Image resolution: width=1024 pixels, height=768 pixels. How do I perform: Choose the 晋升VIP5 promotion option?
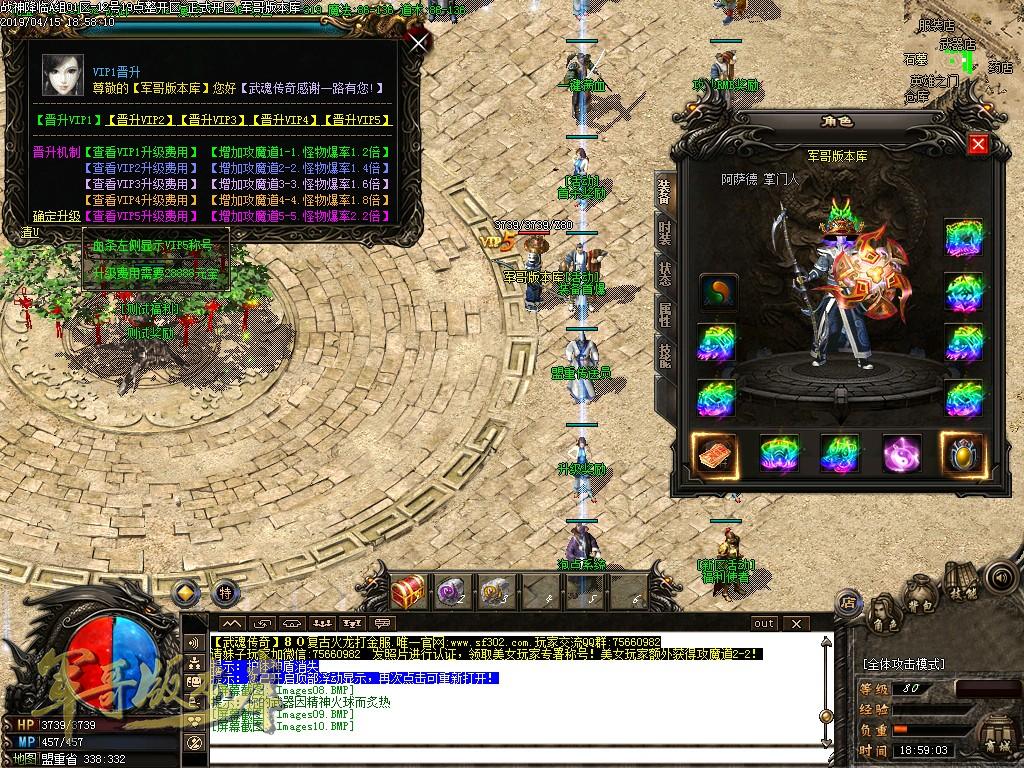coord(356,120)
